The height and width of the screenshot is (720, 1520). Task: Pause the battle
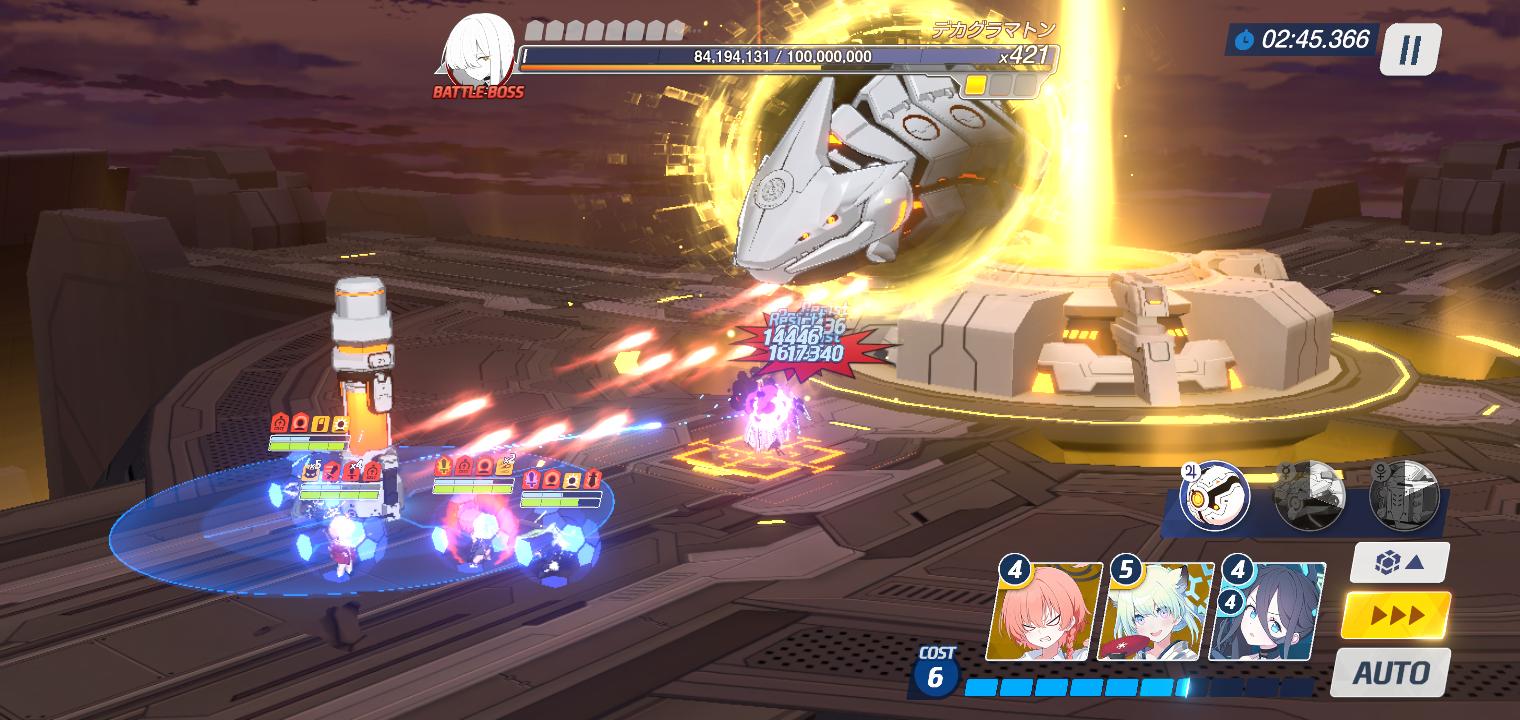(1410, 49)
